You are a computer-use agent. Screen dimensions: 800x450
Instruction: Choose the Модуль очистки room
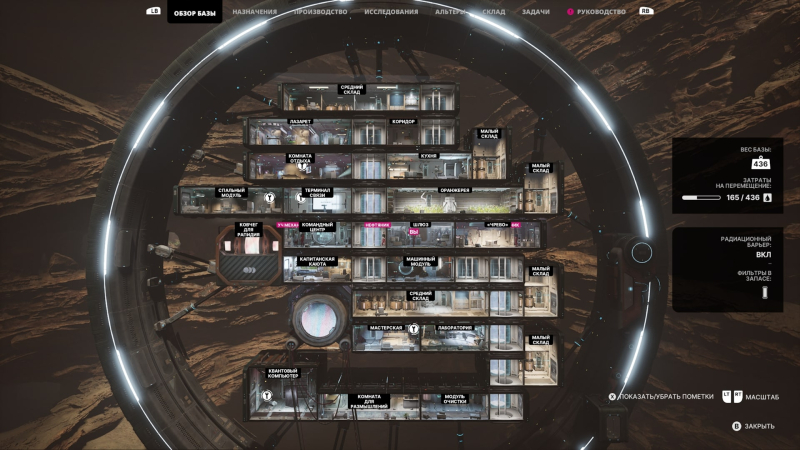(x=455, y=405)
